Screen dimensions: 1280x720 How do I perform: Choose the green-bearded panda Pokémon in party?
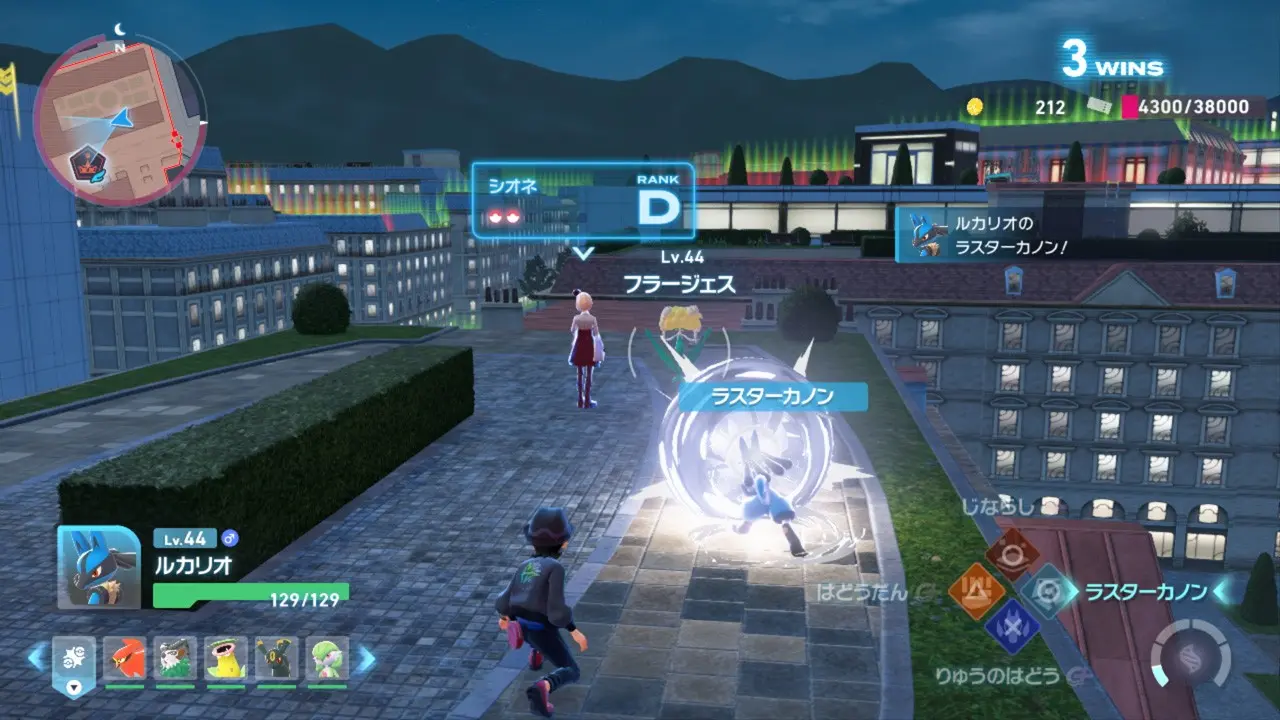pos(175,658)
